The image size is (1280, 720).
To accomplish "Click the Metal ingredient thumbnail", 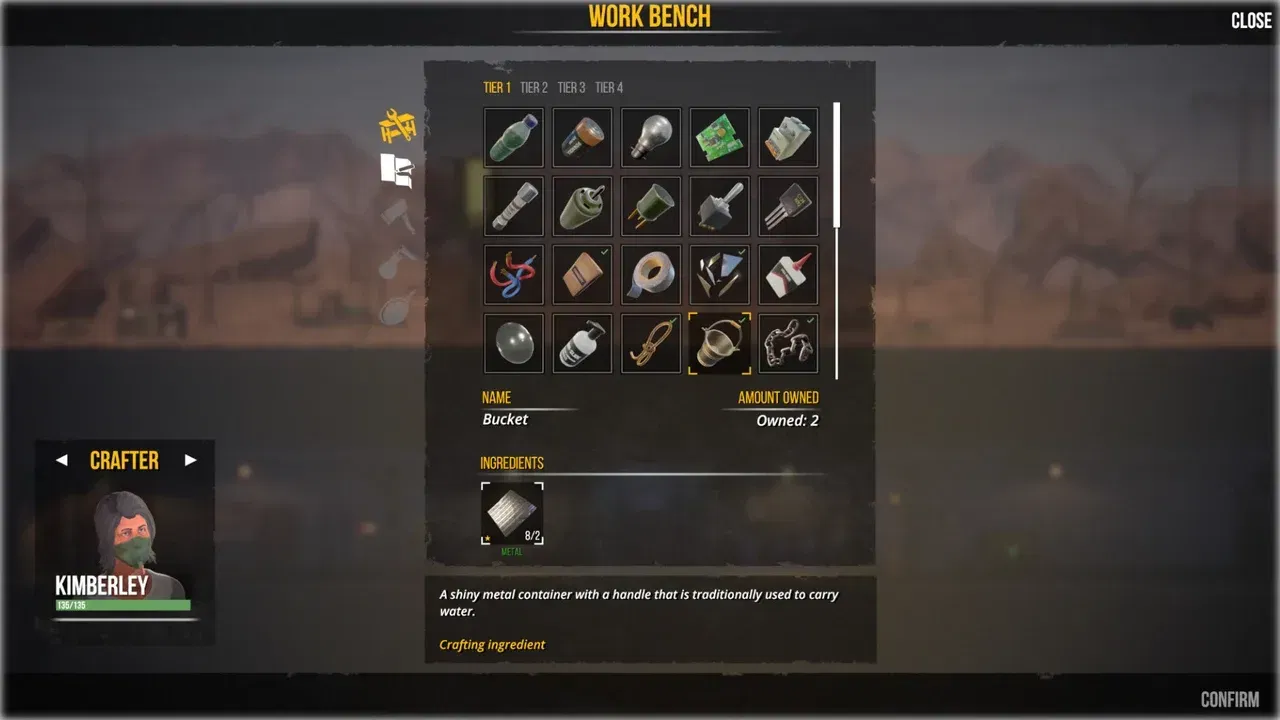I will pos(512,512).
